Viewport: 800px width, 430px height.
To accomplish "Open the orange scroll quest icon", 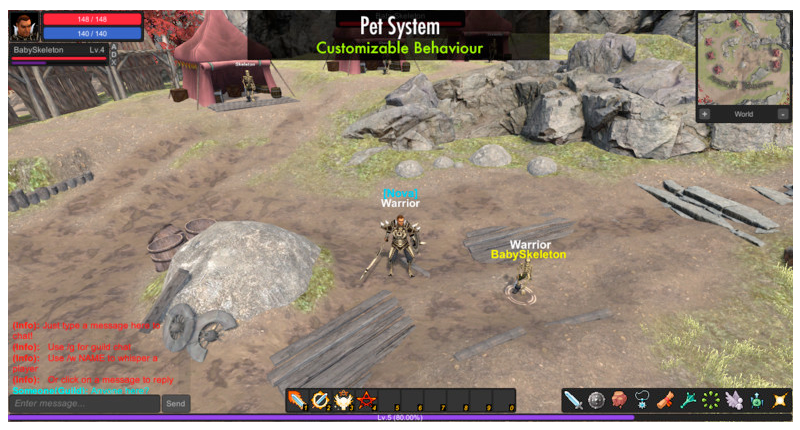I will (666, 400).
